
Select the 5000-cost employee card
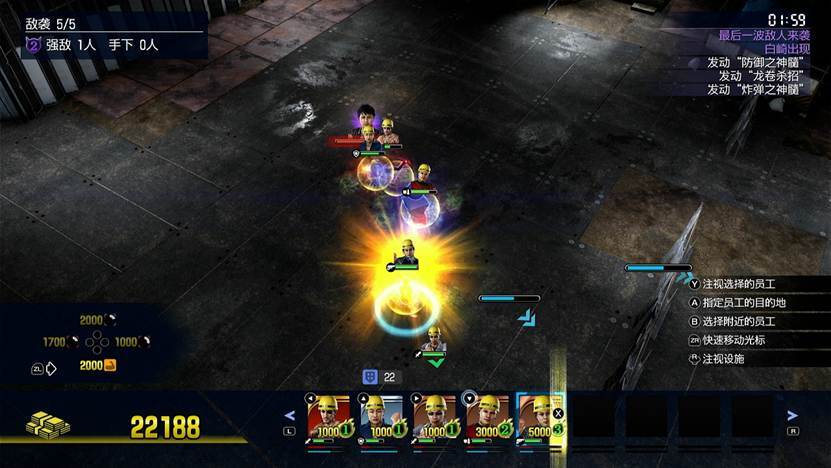coord(541,417)
